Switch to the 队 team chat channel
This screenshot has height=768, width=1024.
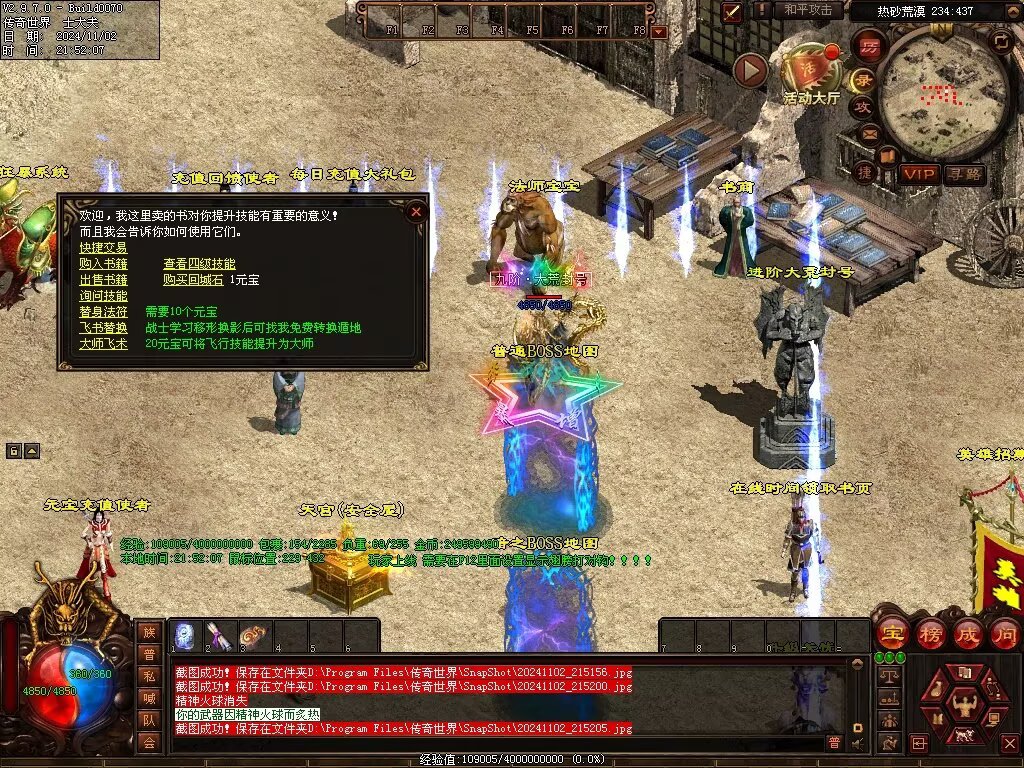point(149,718)
